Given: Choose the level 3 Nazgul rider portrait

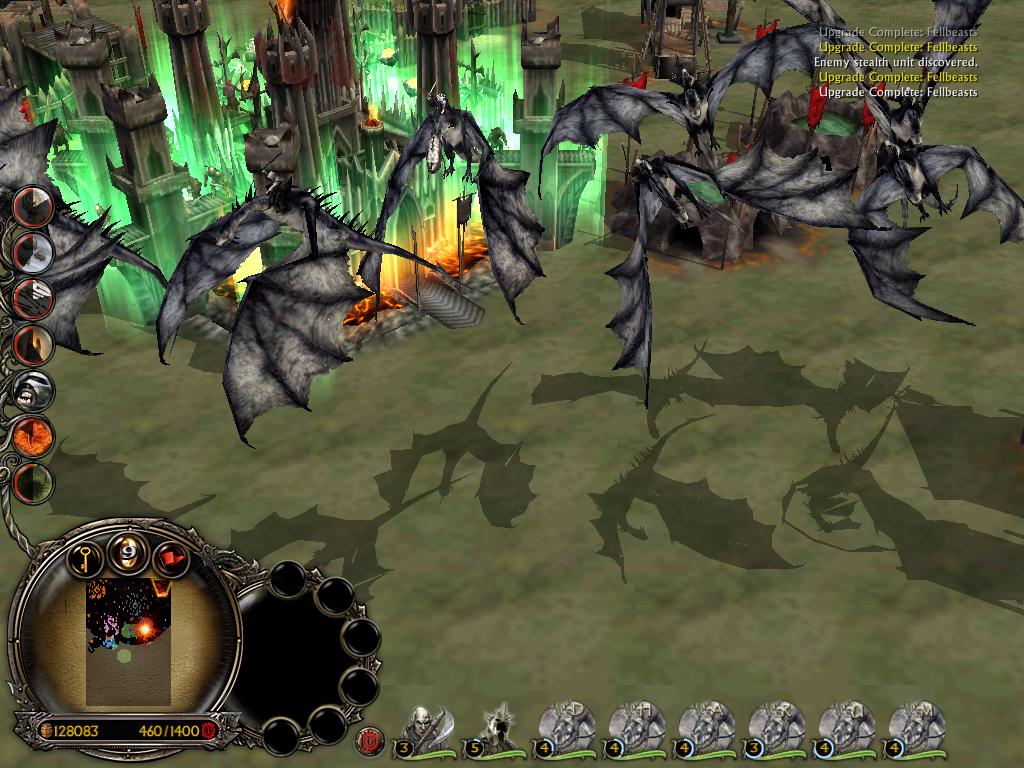Looking at the screenshot, I should (x=774, y=728).
